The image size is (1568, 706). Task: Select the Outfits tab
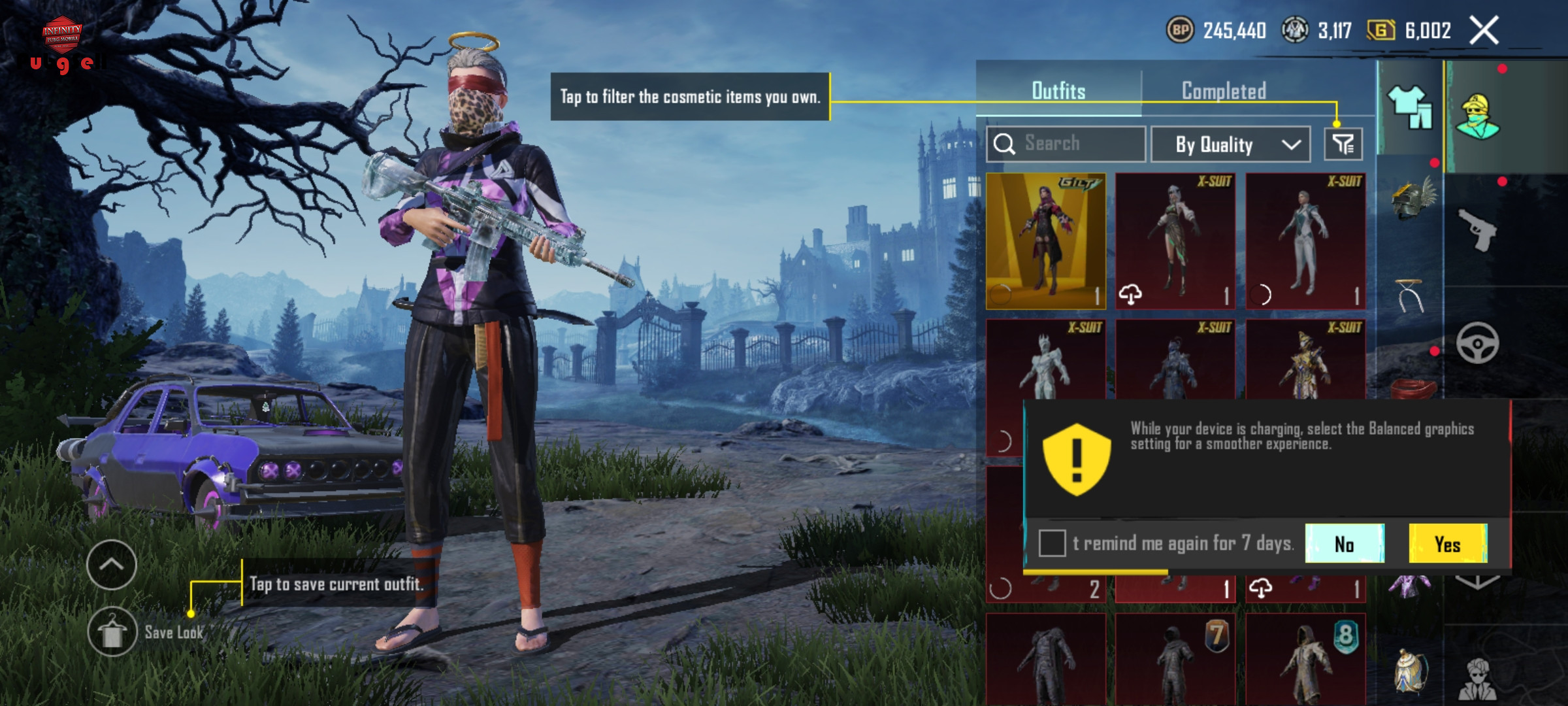[1058, 91]
